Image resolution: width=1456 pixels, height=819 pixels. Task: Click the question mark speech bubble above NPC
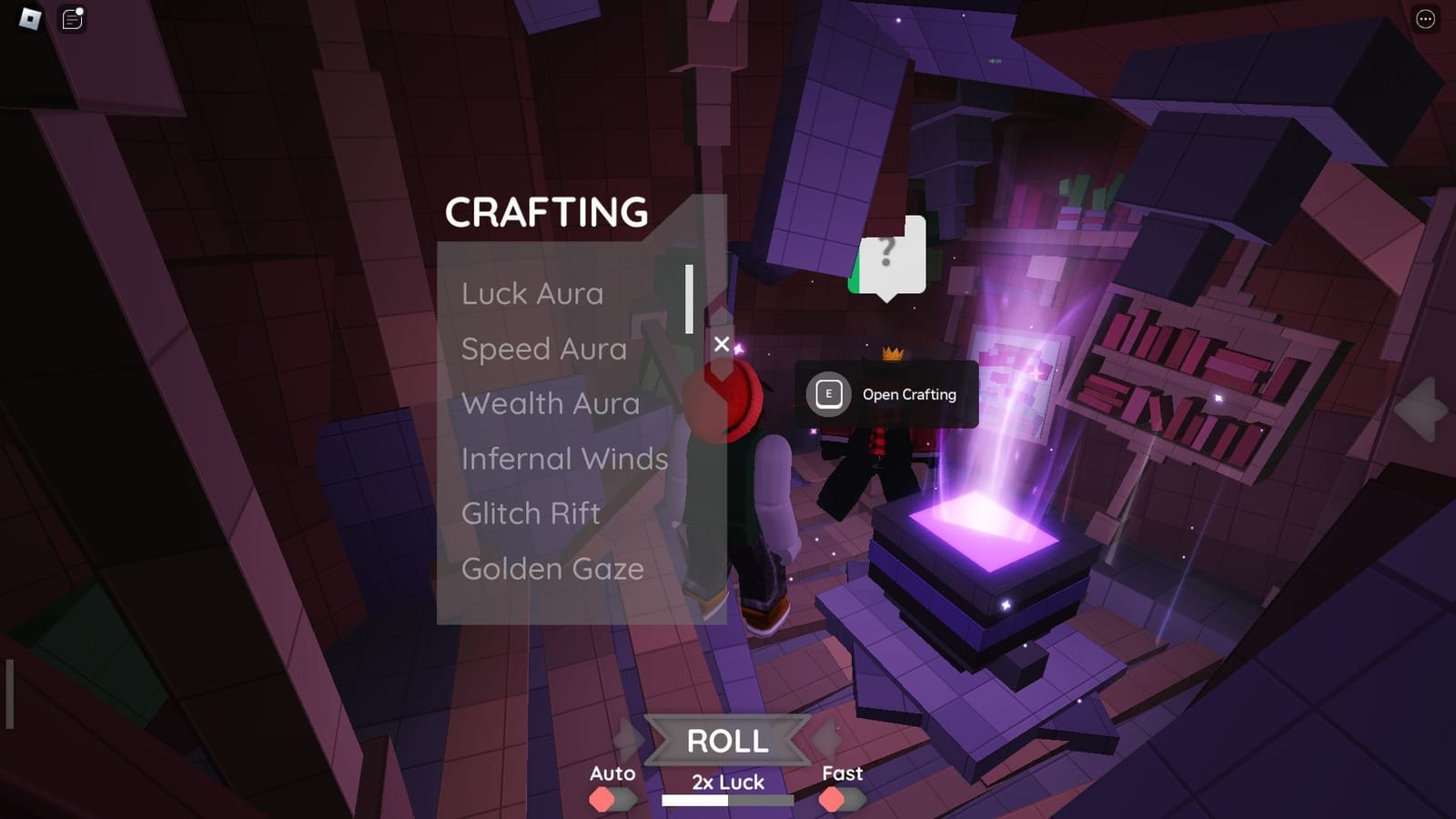click(x=887, y=253)
